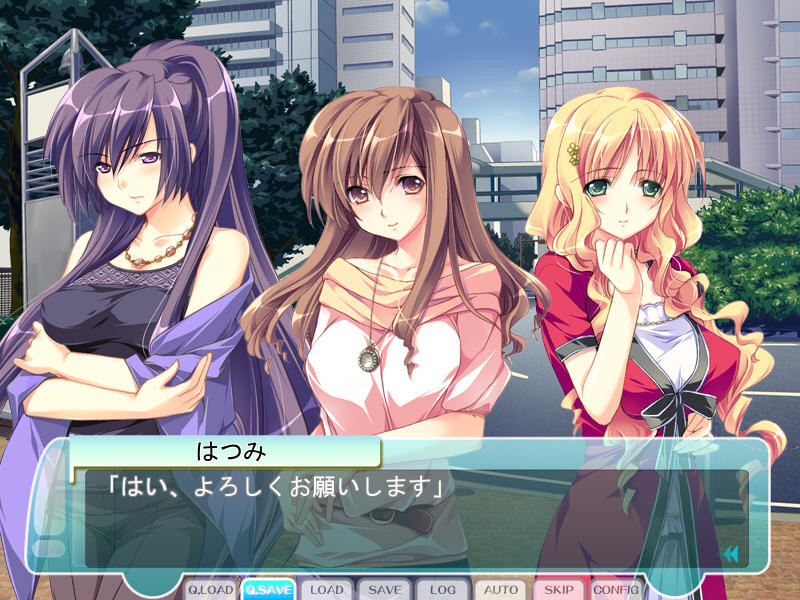Open the SAVE menu
800x600 pixels.
[384, 590]
